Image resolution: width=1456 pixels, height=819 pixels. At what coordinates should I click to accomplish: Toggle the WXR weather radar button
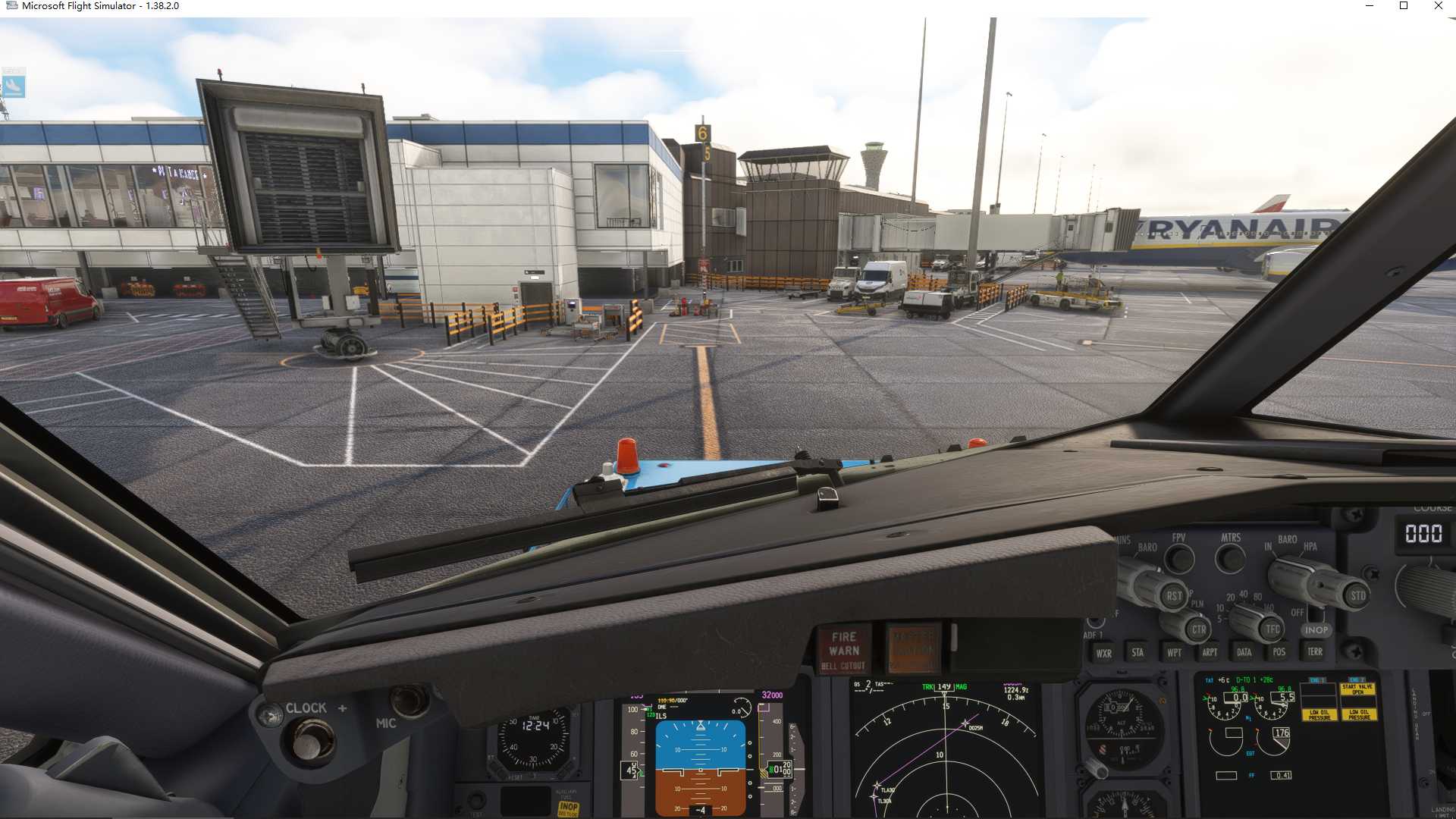(x=1103, y=653)
